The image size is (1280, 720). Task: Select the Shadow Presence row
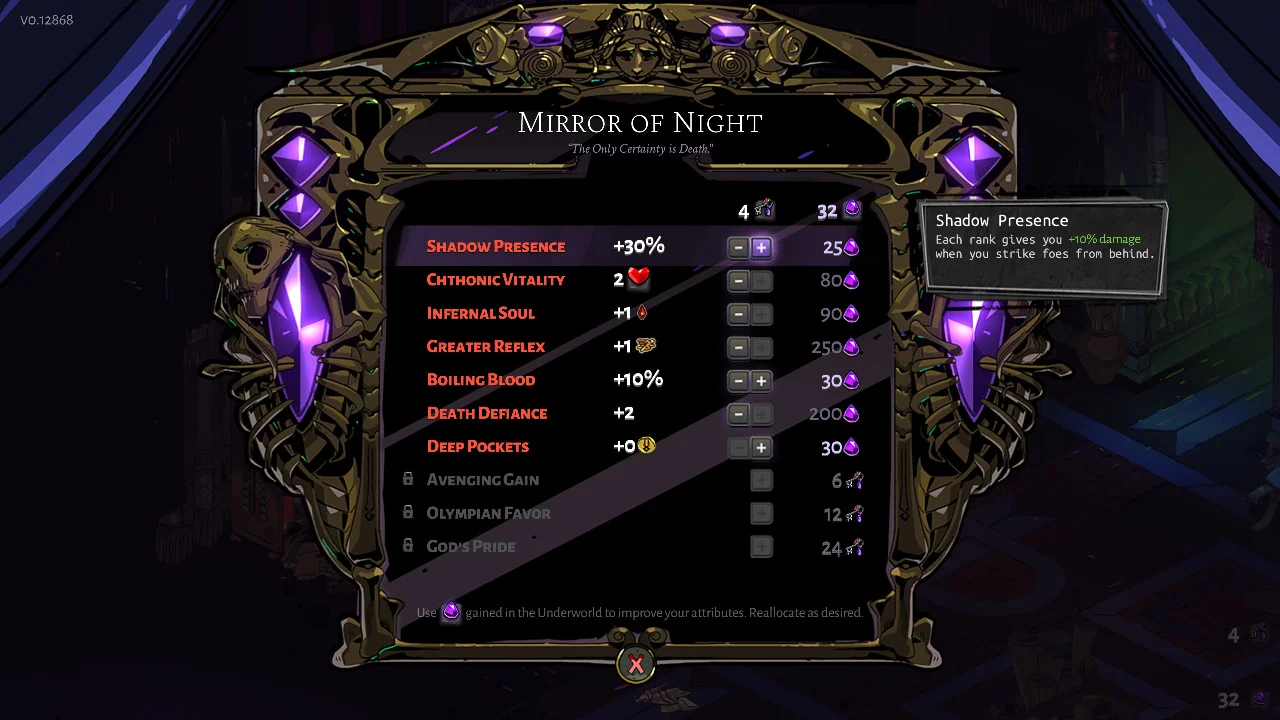[496, 247]
